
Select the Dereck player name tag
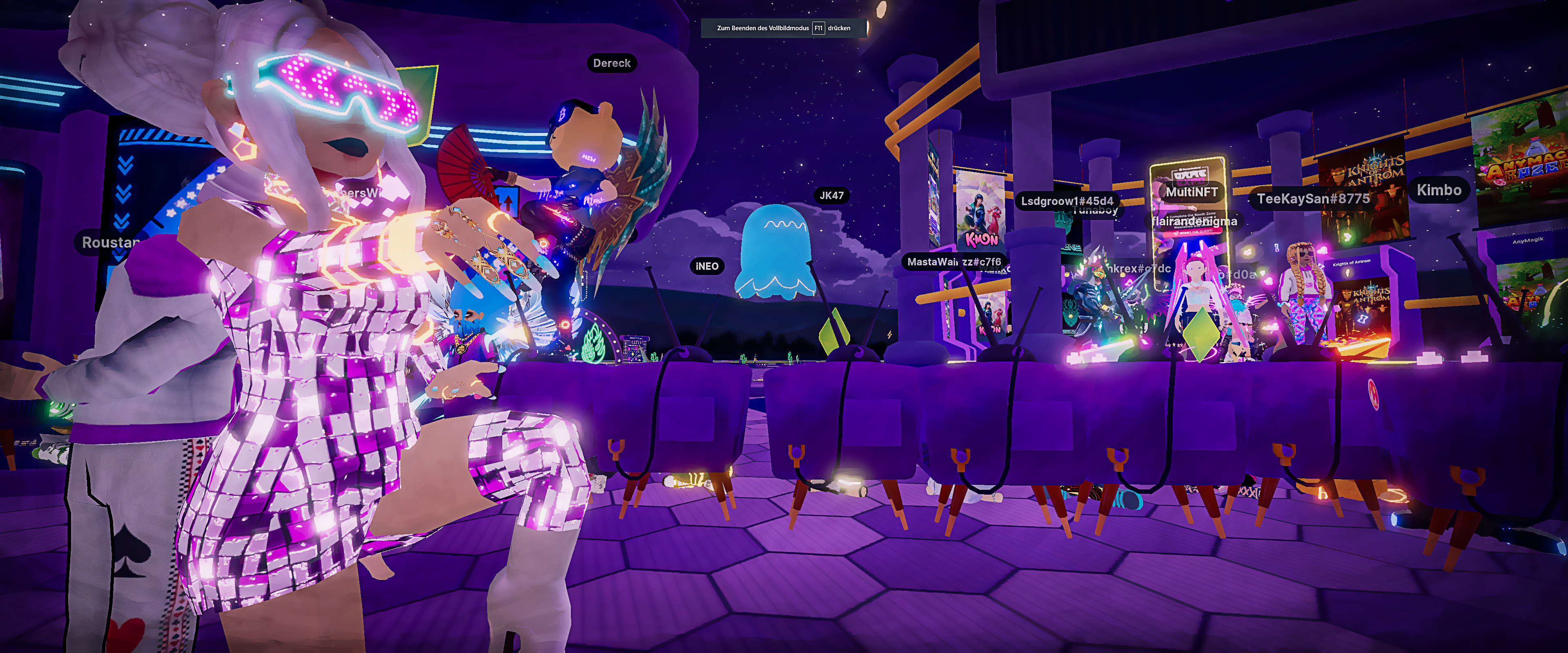coord(612,63)
